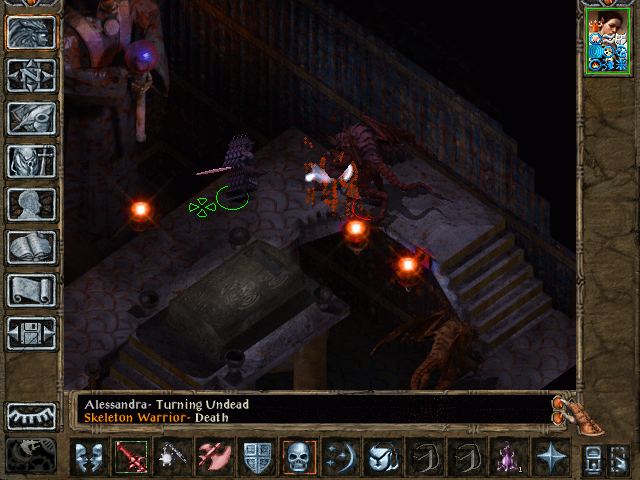Open the inventory screen
640x480 pixels.
[31, 161]
